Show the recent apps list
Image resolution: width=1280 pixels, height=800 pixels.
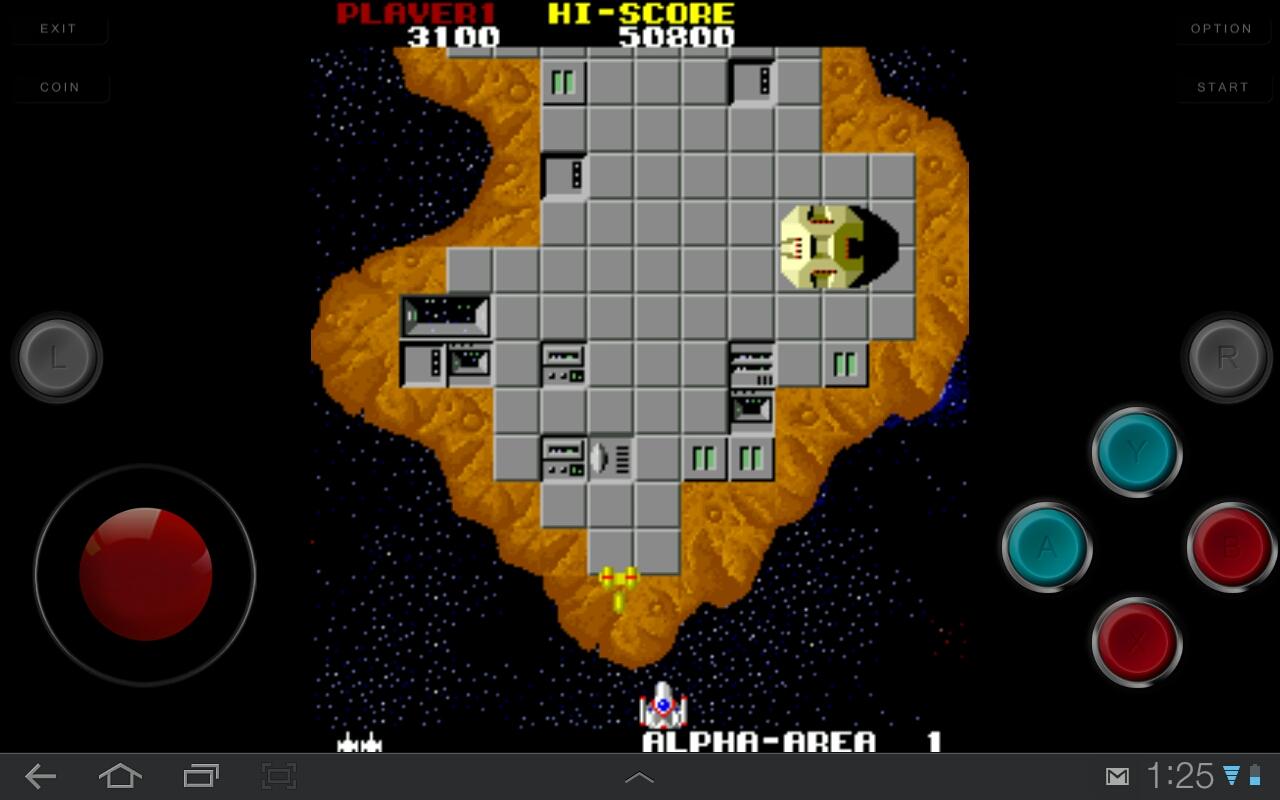201,776
